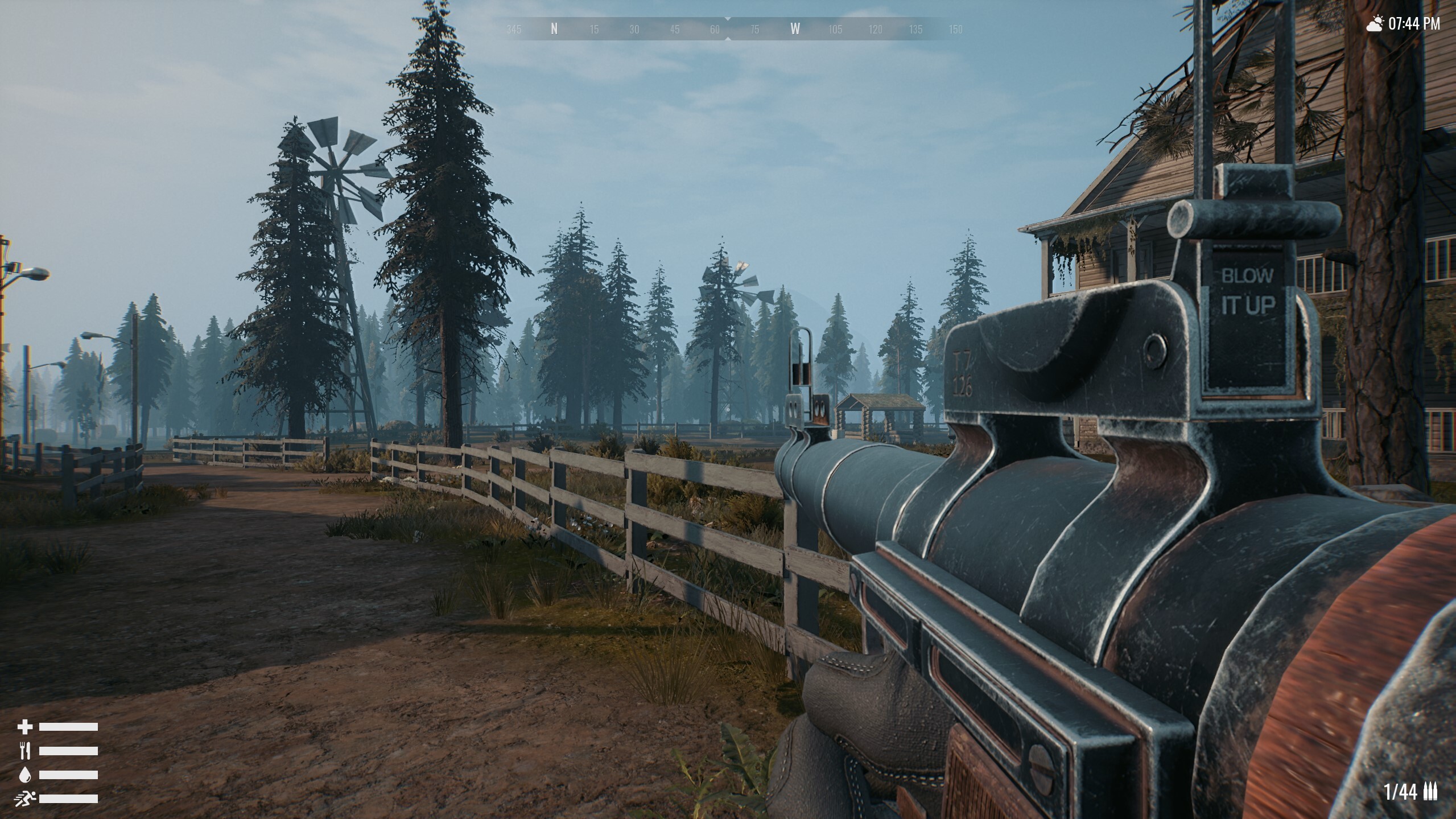Image resolution: width=1456 pixels, height=819 pixels.
Task: Click the weather icon beside the clock
Action: 1376,23
